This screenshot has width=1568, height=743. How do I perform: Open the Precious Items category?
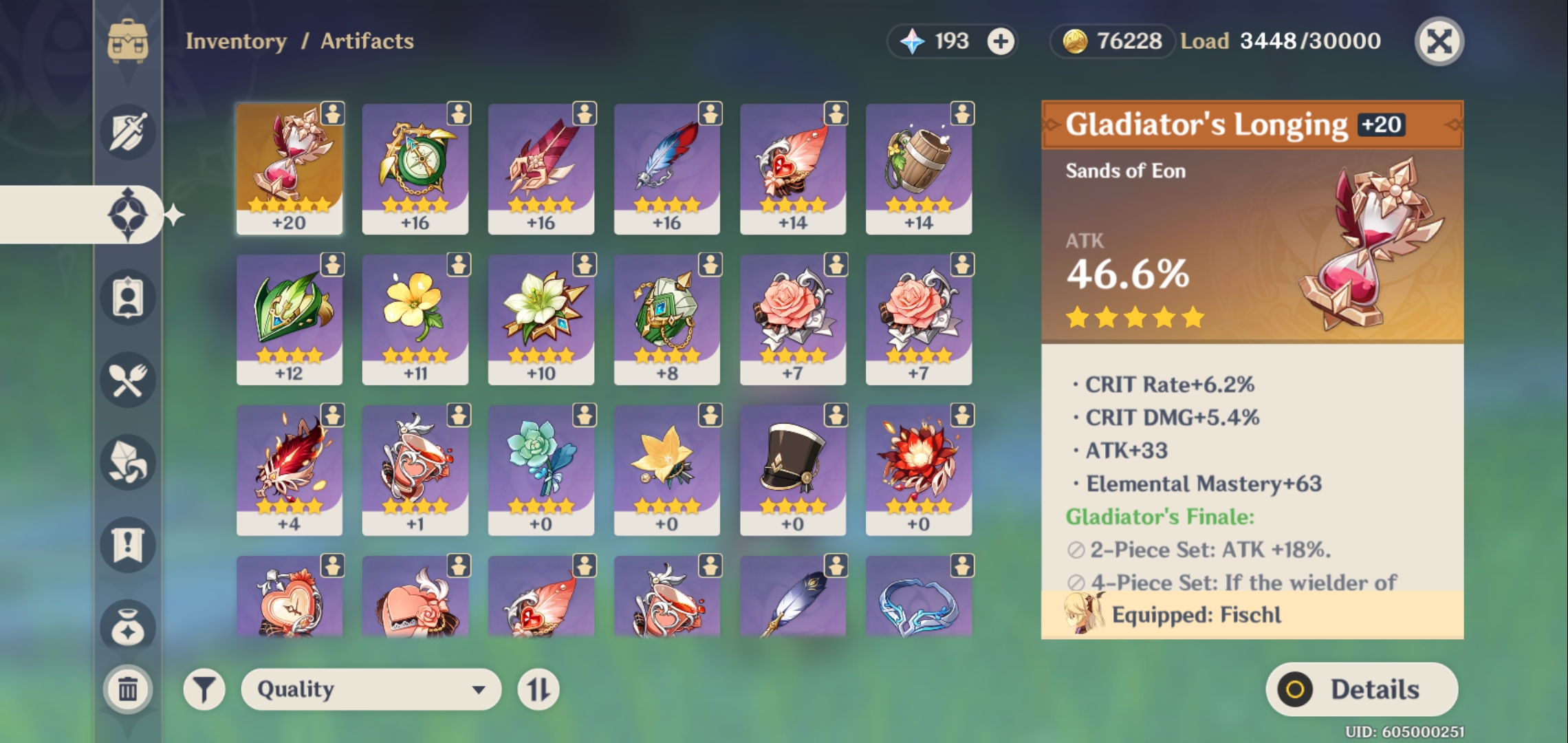127,625
